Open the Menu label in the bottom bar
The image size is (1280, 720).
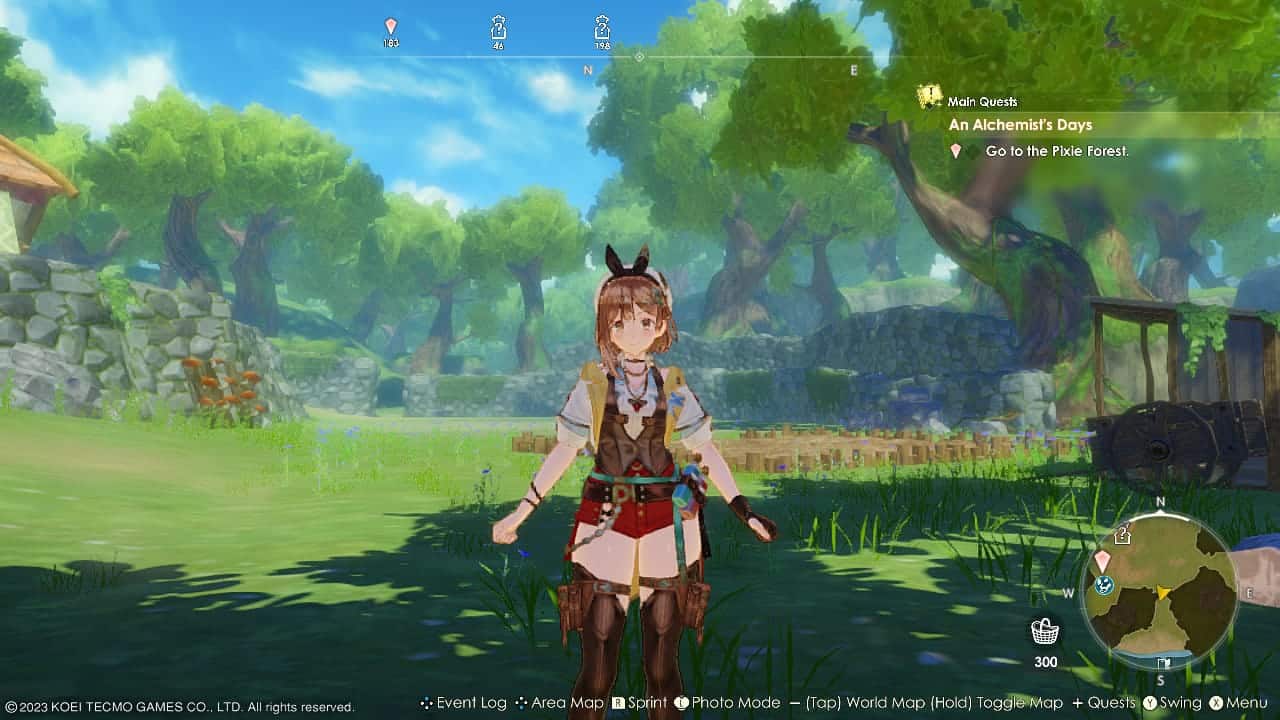[1245, 703]
